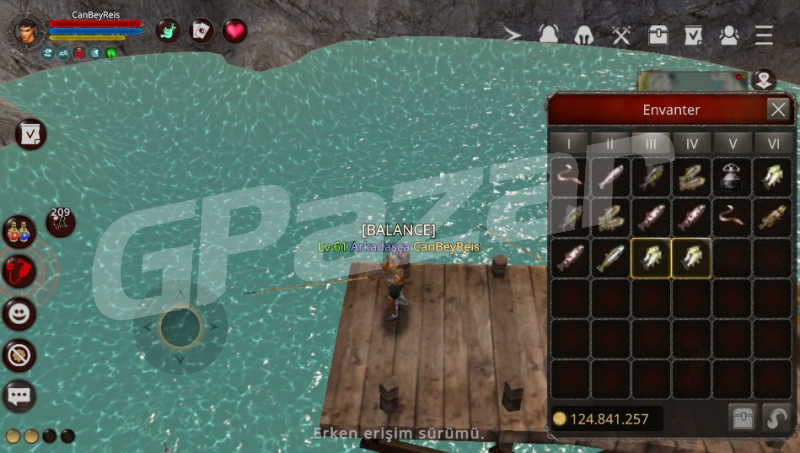Click the CanBeyReis character portrait

(28, 31)
